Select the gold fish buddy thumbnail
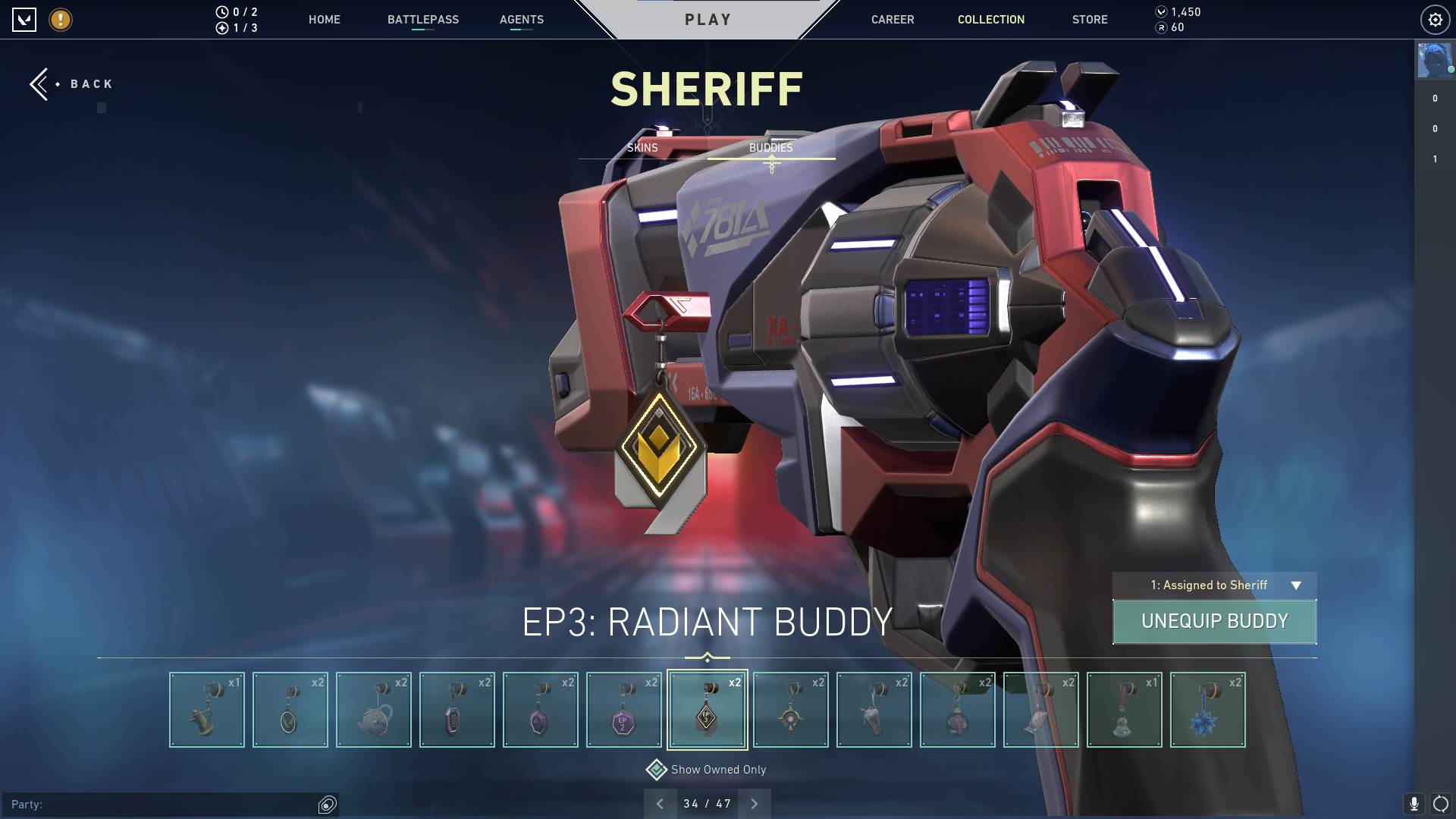Image resolution: width=1456 pixels, height=819 pixels. [206, 709]
